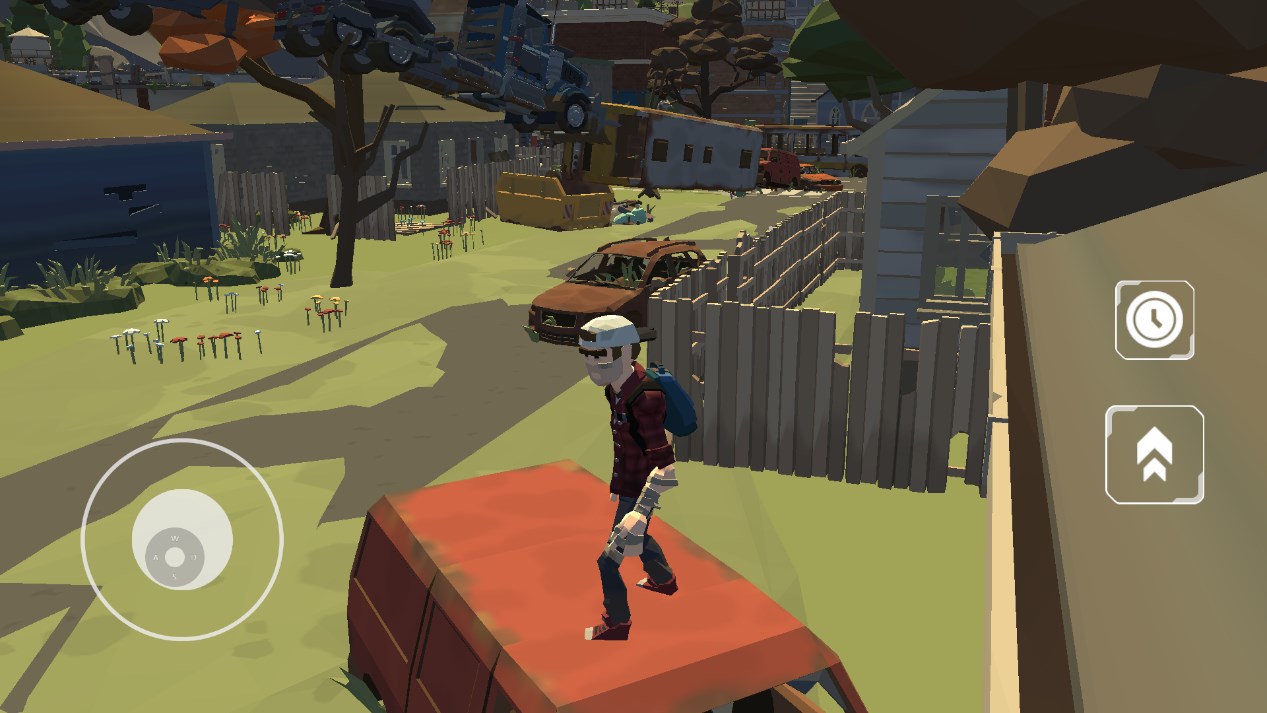
Task: Tap the clock icon button
Action: click(x=1154, y=320)
